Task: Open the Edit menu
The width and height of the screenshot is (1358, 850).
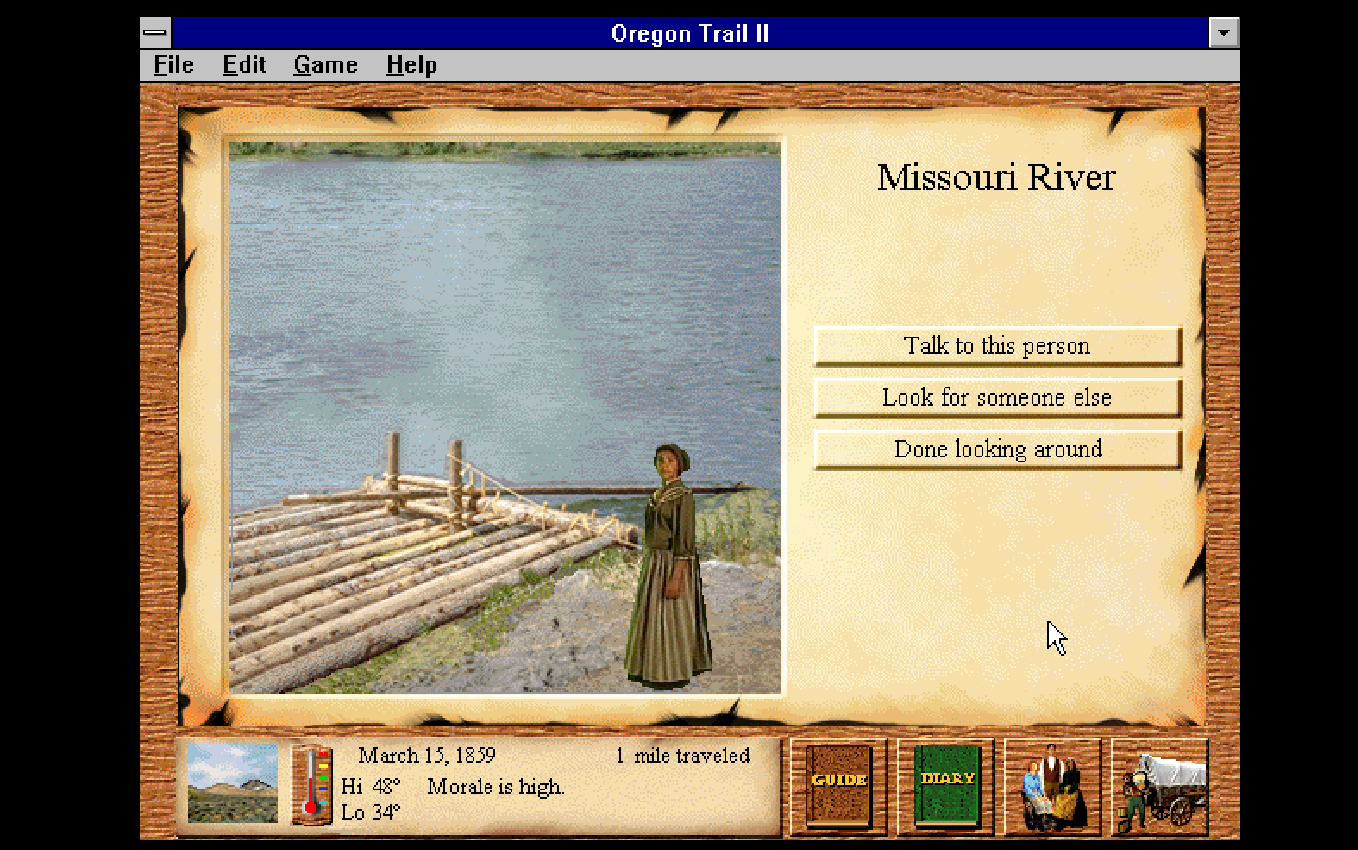Action: coord(244,65)
